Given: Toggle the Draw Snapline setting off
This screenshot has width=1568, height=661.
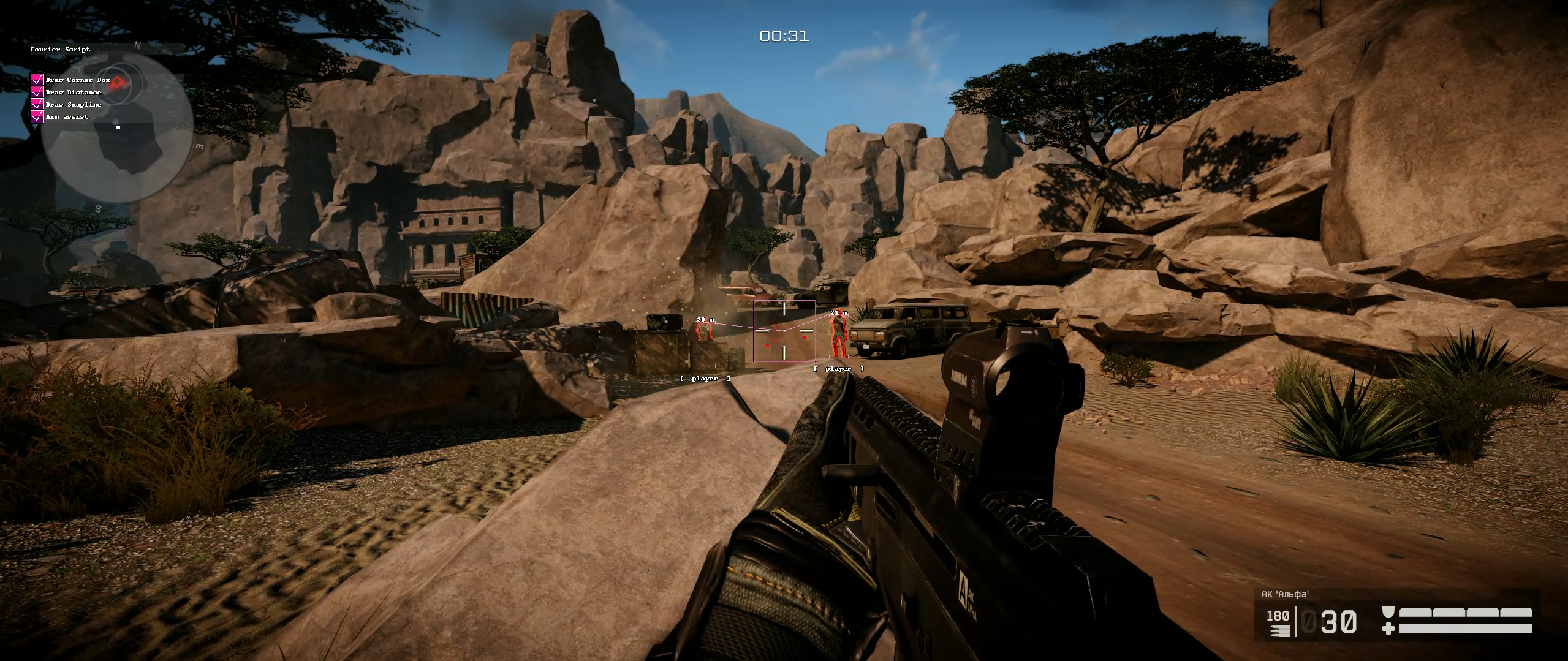Looking at the screenshot, I should (x=36, y=105).
